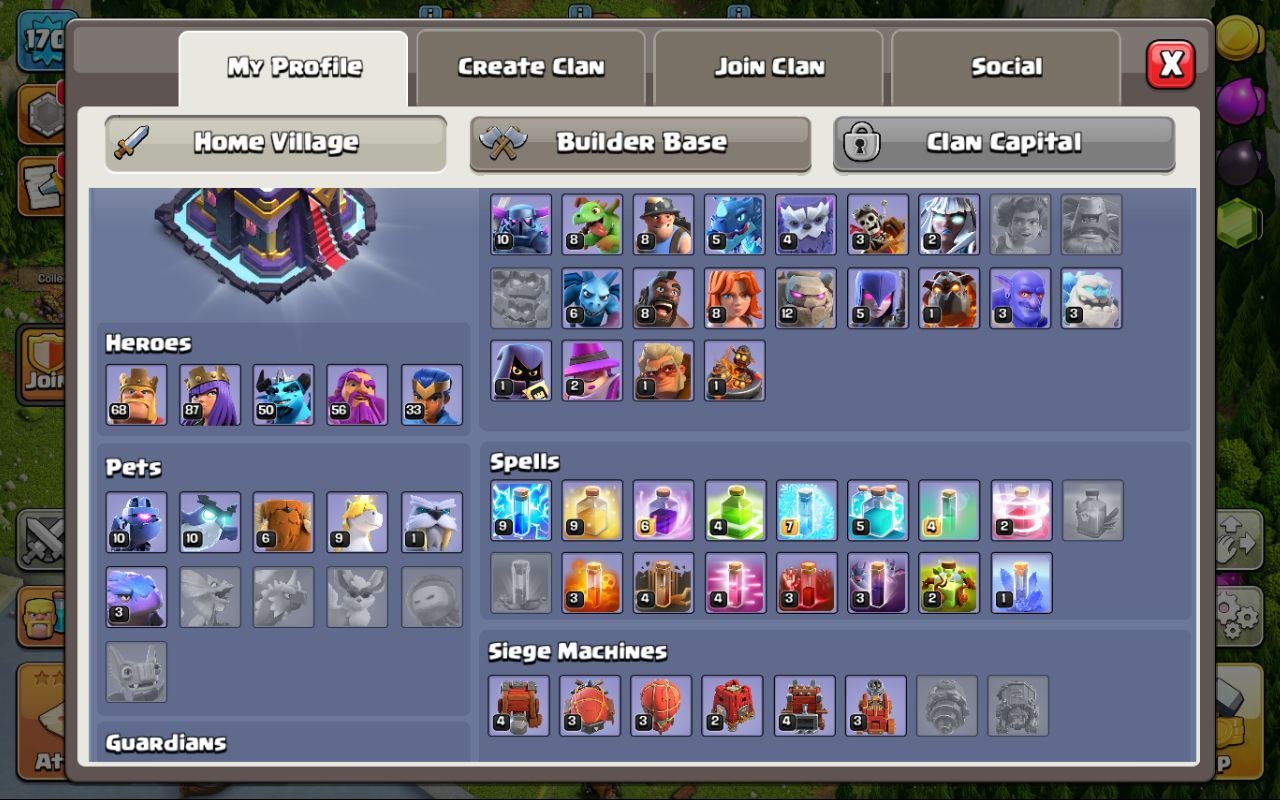Open the Archer Queen hero icon

pos(210,395)
